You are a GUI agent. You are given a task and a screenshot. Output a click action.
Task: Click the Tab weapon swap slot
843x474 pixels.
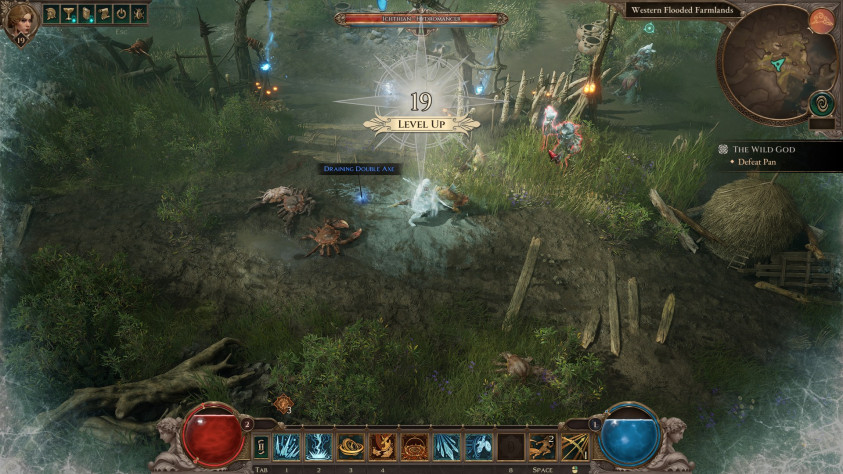point(261,446)
